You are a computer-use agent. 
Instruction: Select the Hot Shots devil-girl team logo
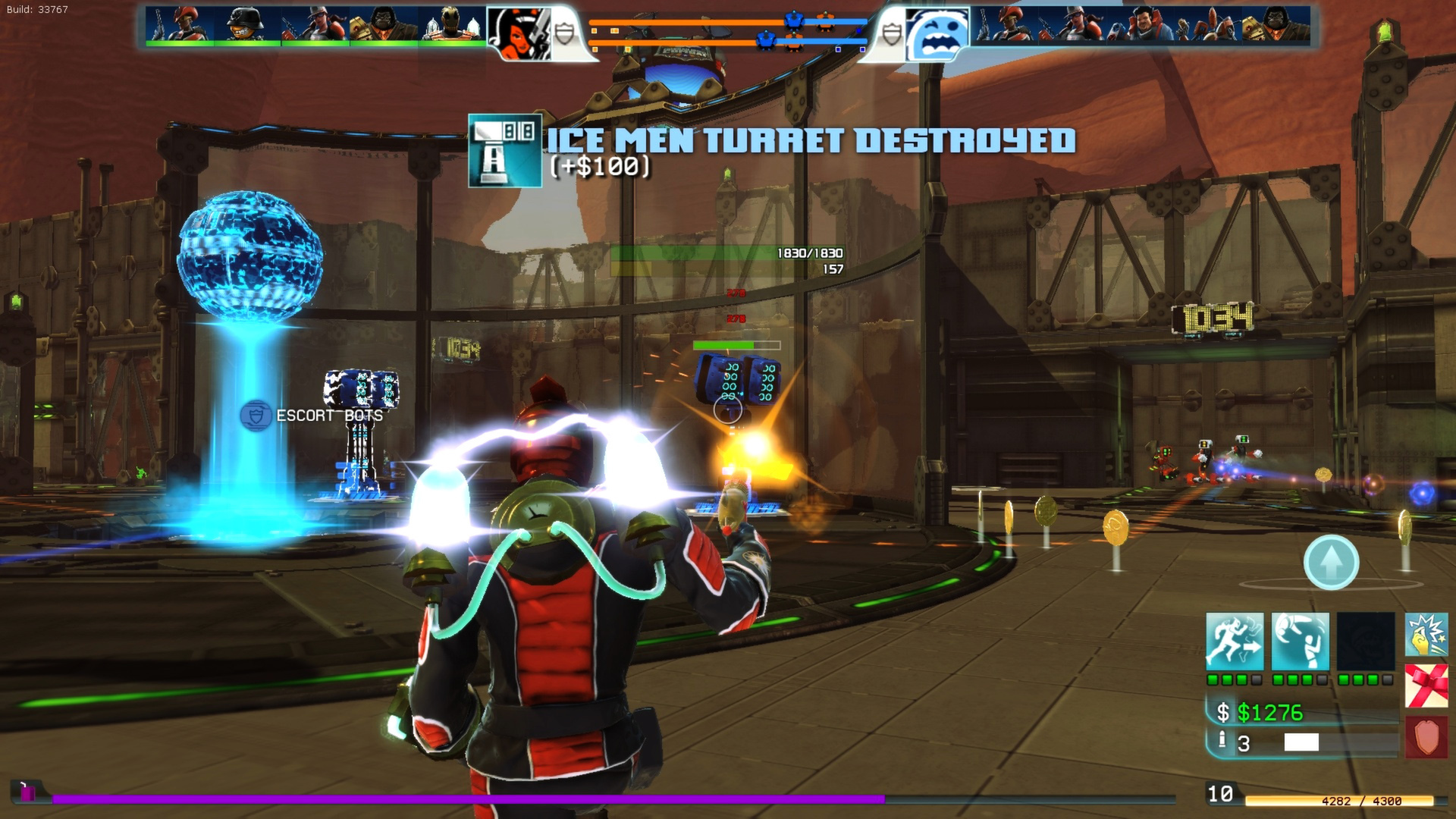click(519, 33)
